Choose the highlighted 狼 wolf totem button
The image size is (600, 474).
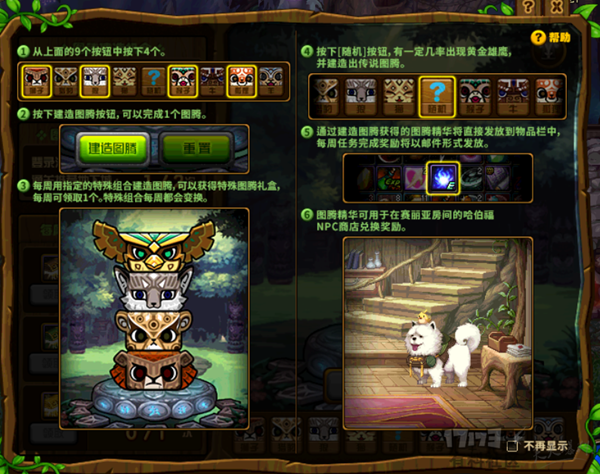95,78
